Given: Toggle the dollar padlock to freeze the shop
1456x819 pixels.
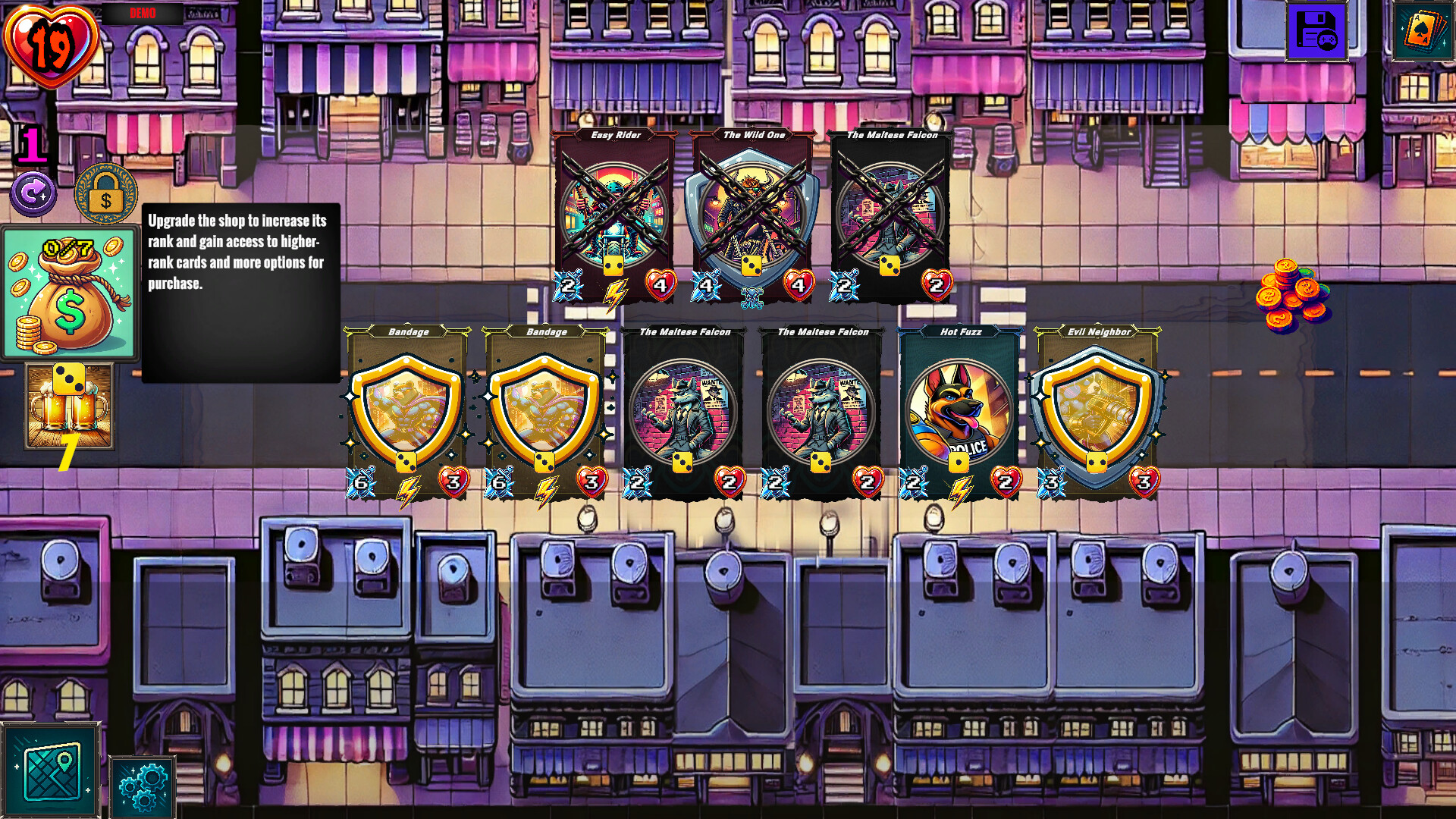Looking at the screenshot, I should tap(105, 195).
